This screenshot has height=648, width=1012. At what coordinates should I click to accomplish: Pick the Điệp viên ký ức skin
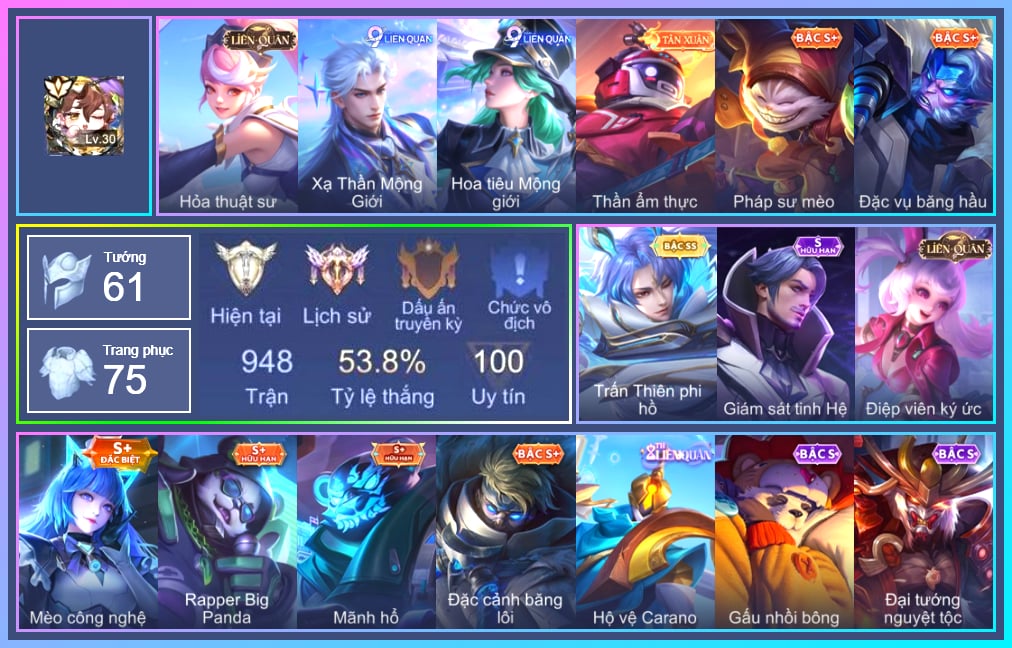pyautogui.click(x=924, y=322)
